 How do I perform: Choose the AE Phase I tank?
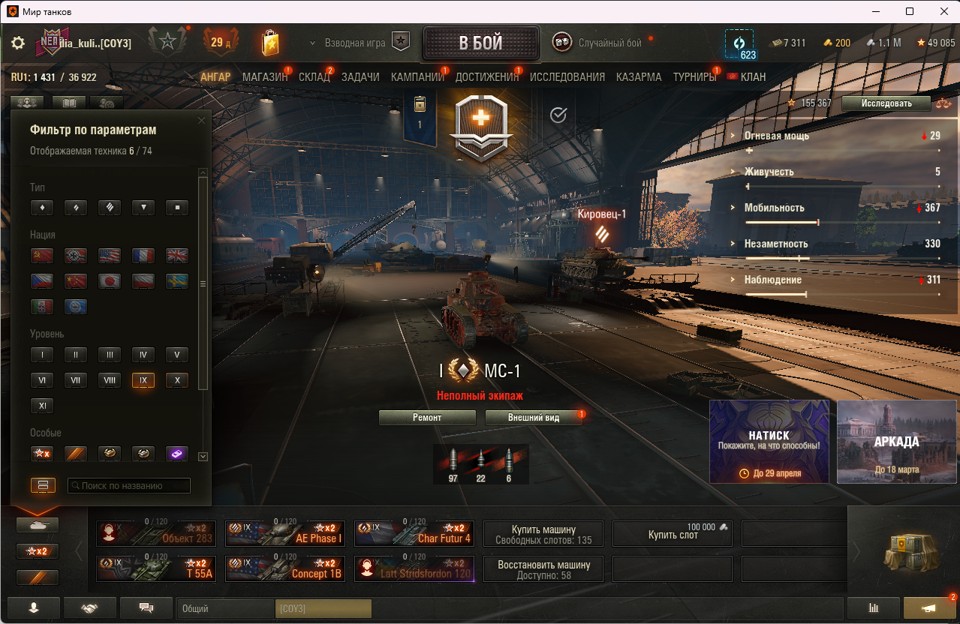pos(285,533)
